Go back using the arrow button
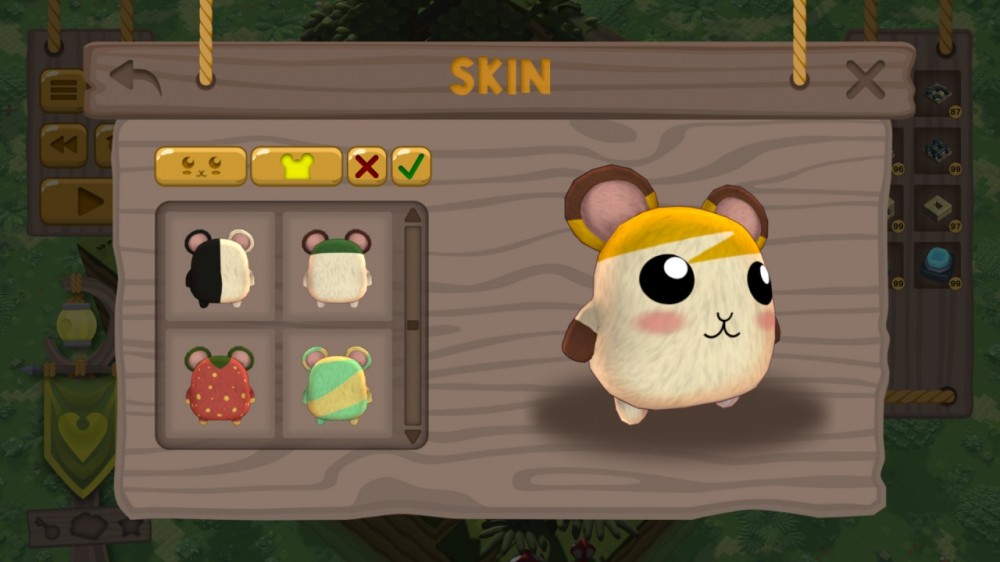The width and height of the screenshot is (1000, 562). pos(135,78)
